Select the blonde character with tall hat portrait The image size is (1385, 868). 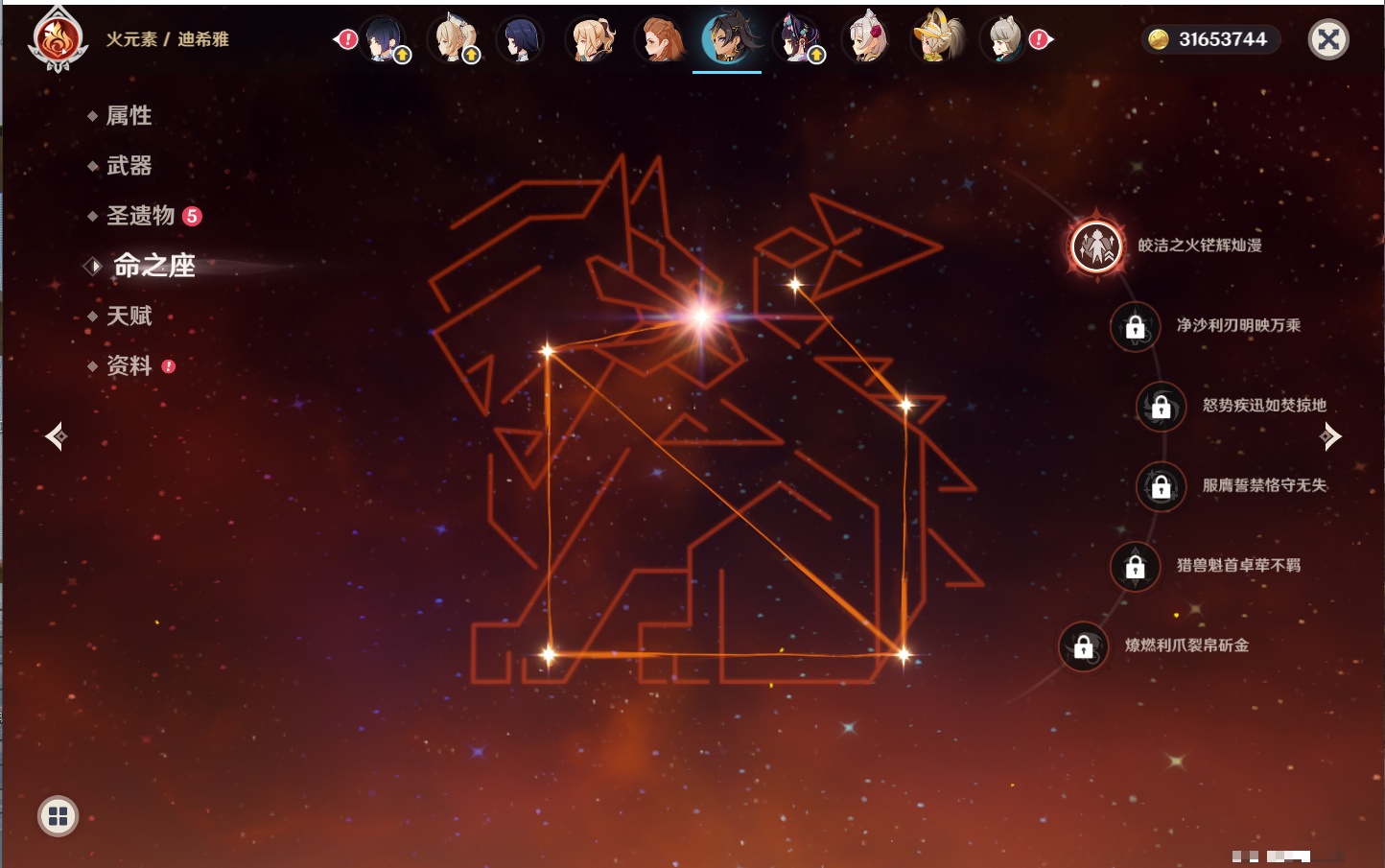[936, 39]
